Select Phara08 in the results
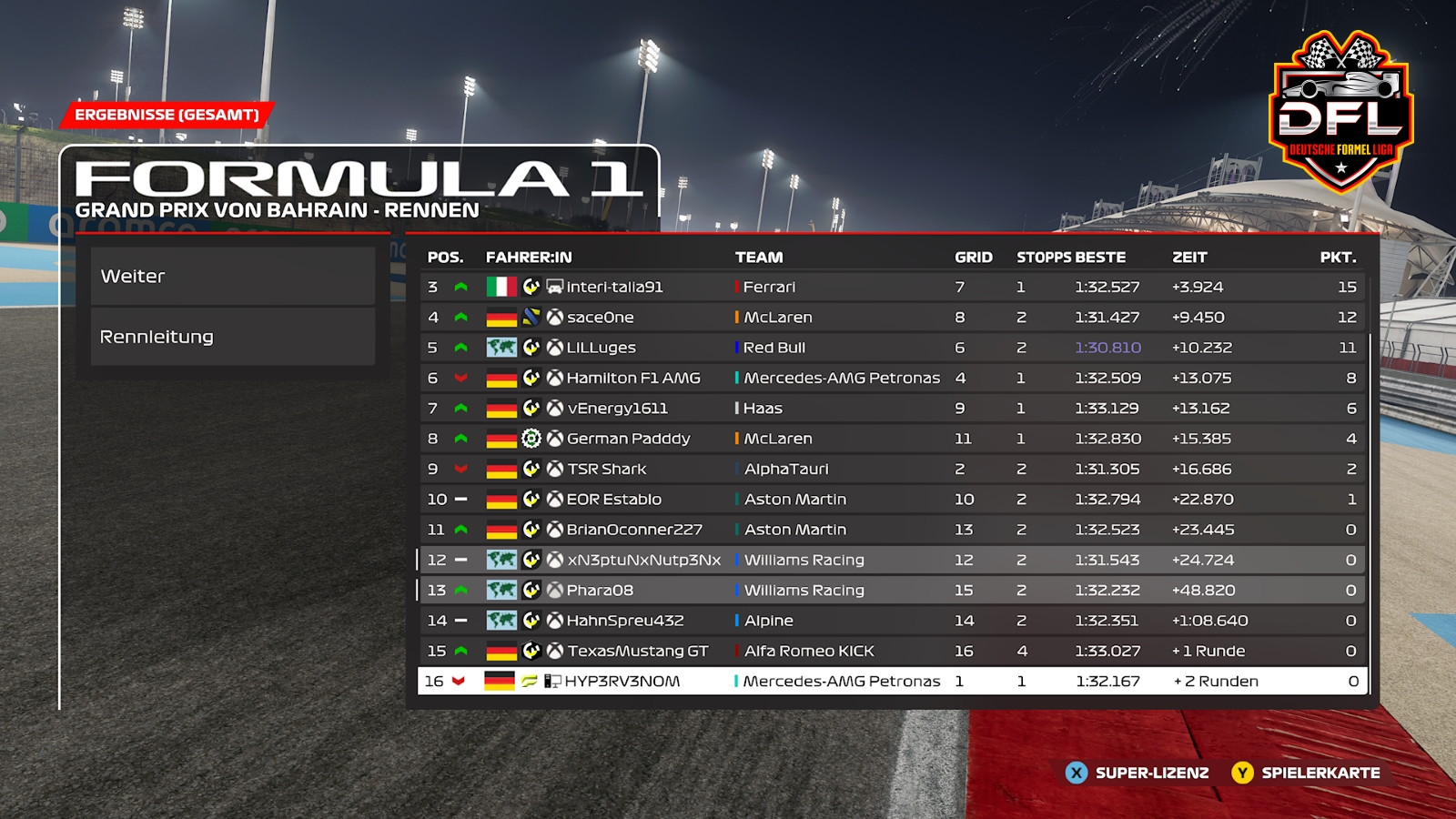Screen dimensions: 1456x819 pyautogui.click(x=600, y=591)
